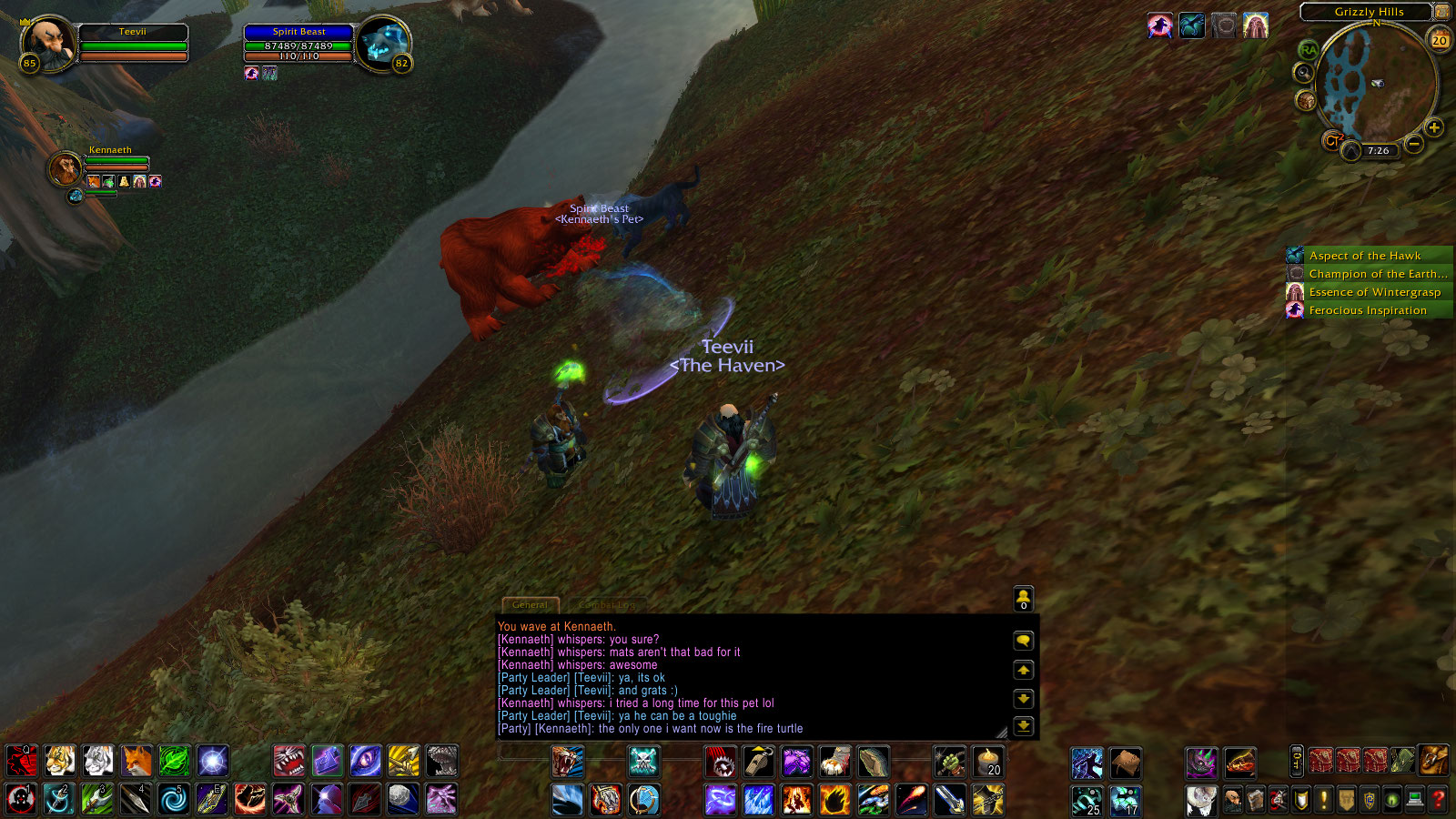
Task: Open the calendar showing day 20
Action: pos(1440,39)
